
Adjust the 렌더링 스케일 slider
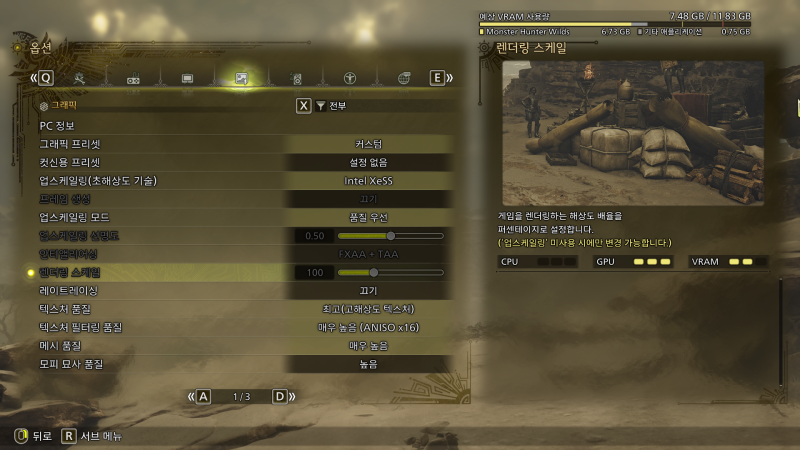[374, 272]
